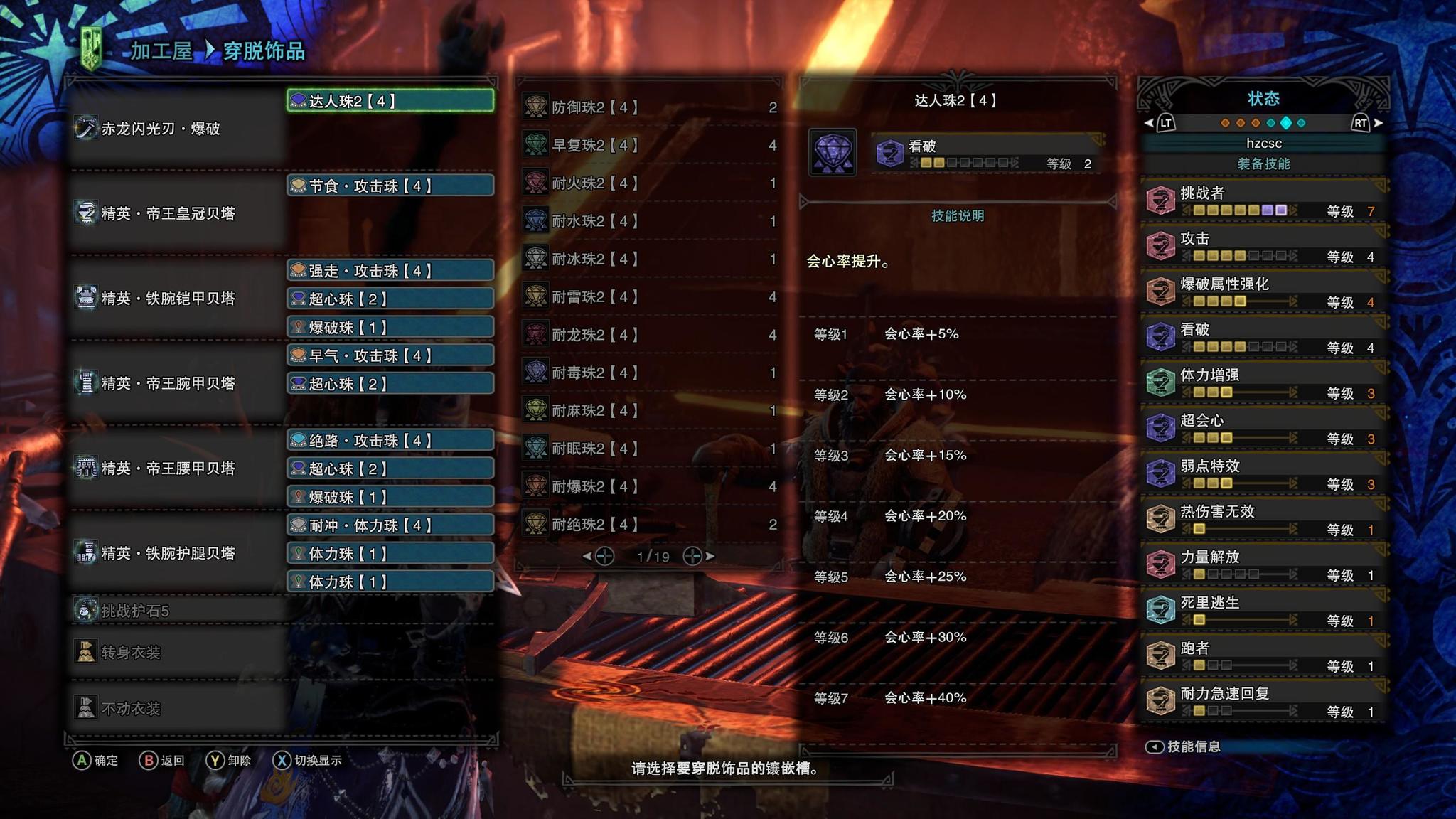1456x819 pixels.
Task: Select the 强走・攻击珠【4】 slot
Action: pos(390,271)
